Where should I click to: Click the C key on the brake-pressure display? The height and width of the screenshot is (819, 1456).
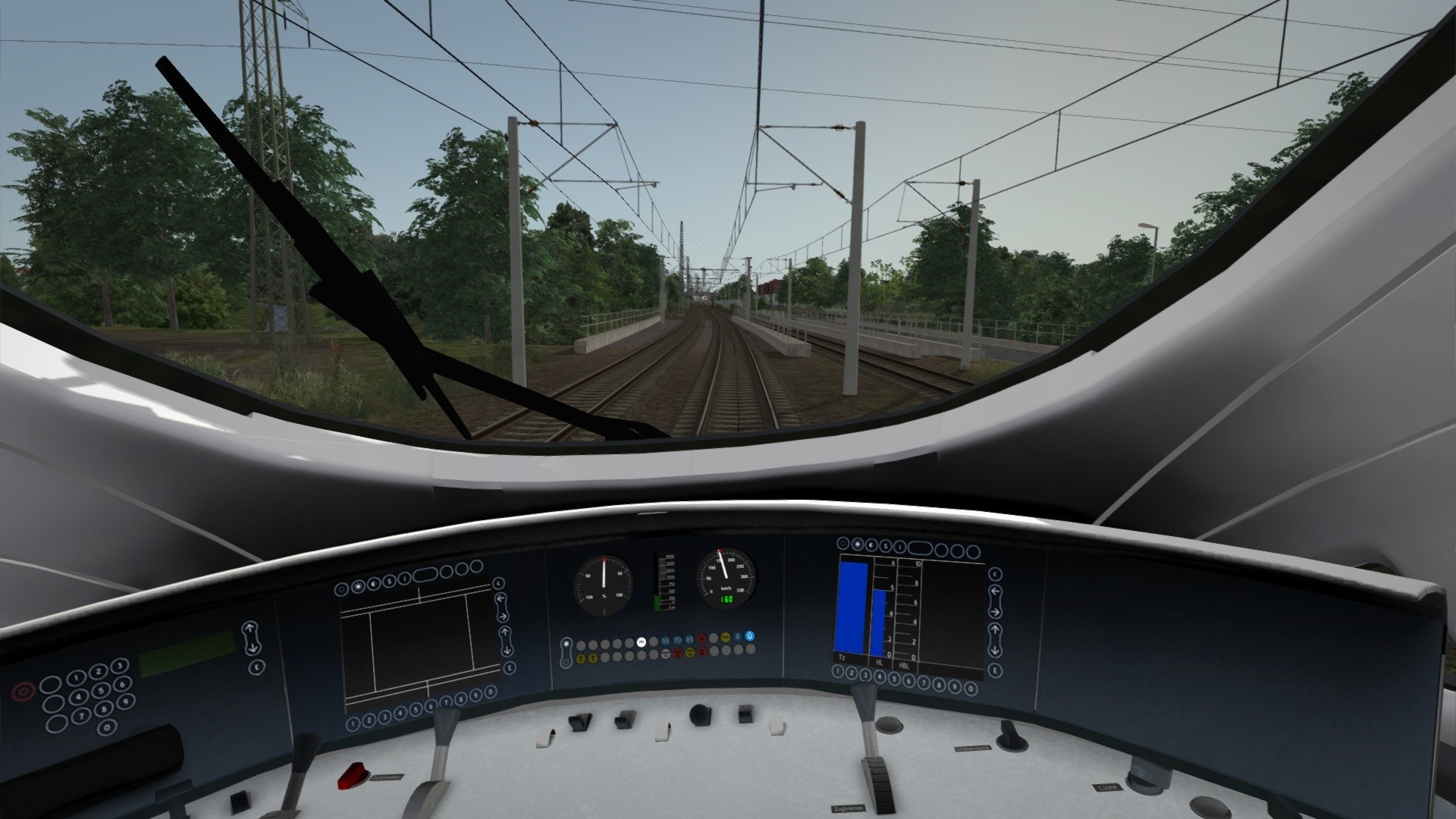pyautogui.click(x=996, y=574)
